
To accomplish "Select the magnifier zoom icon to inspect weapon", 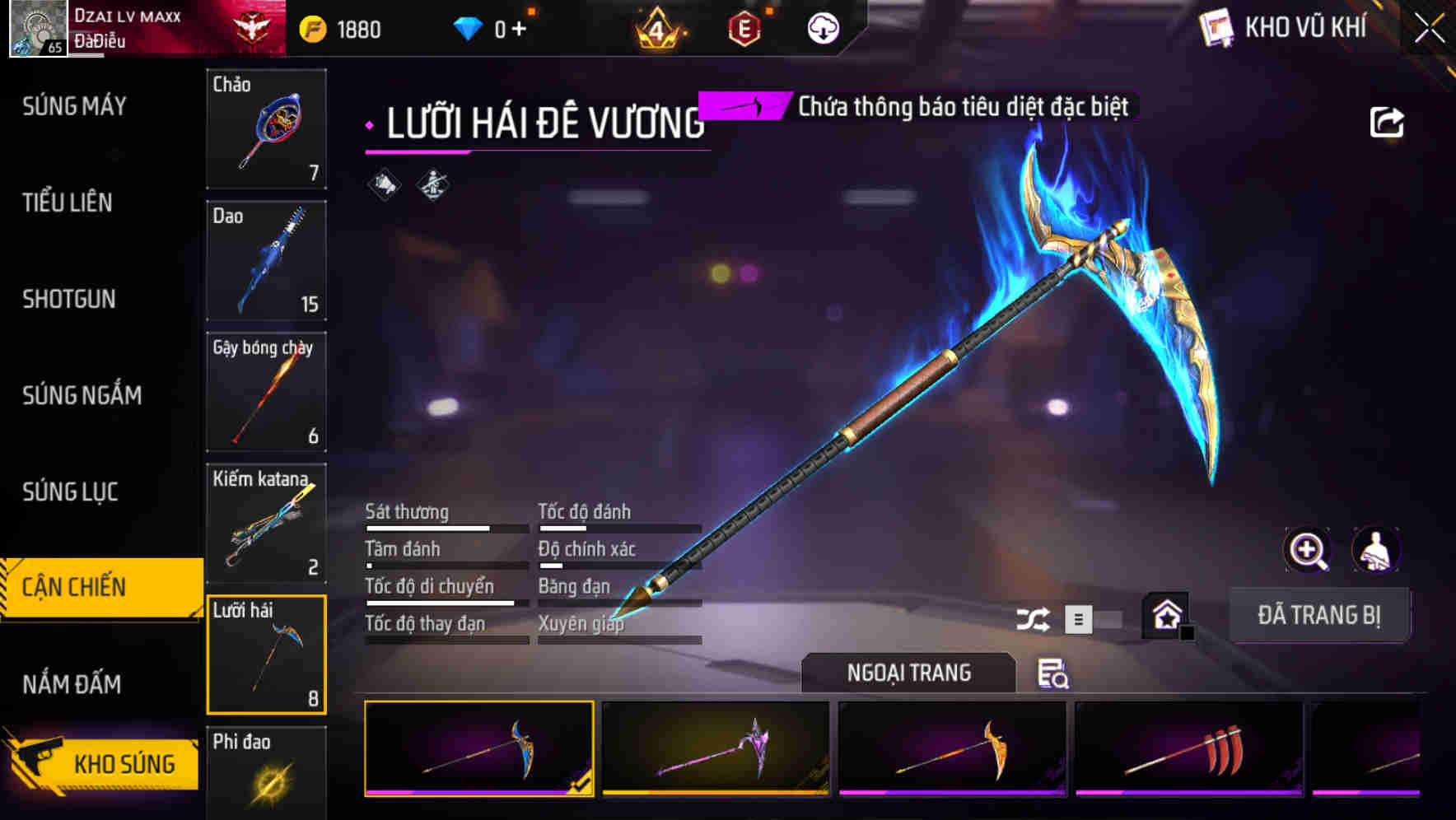I will tap(1305, 550).
